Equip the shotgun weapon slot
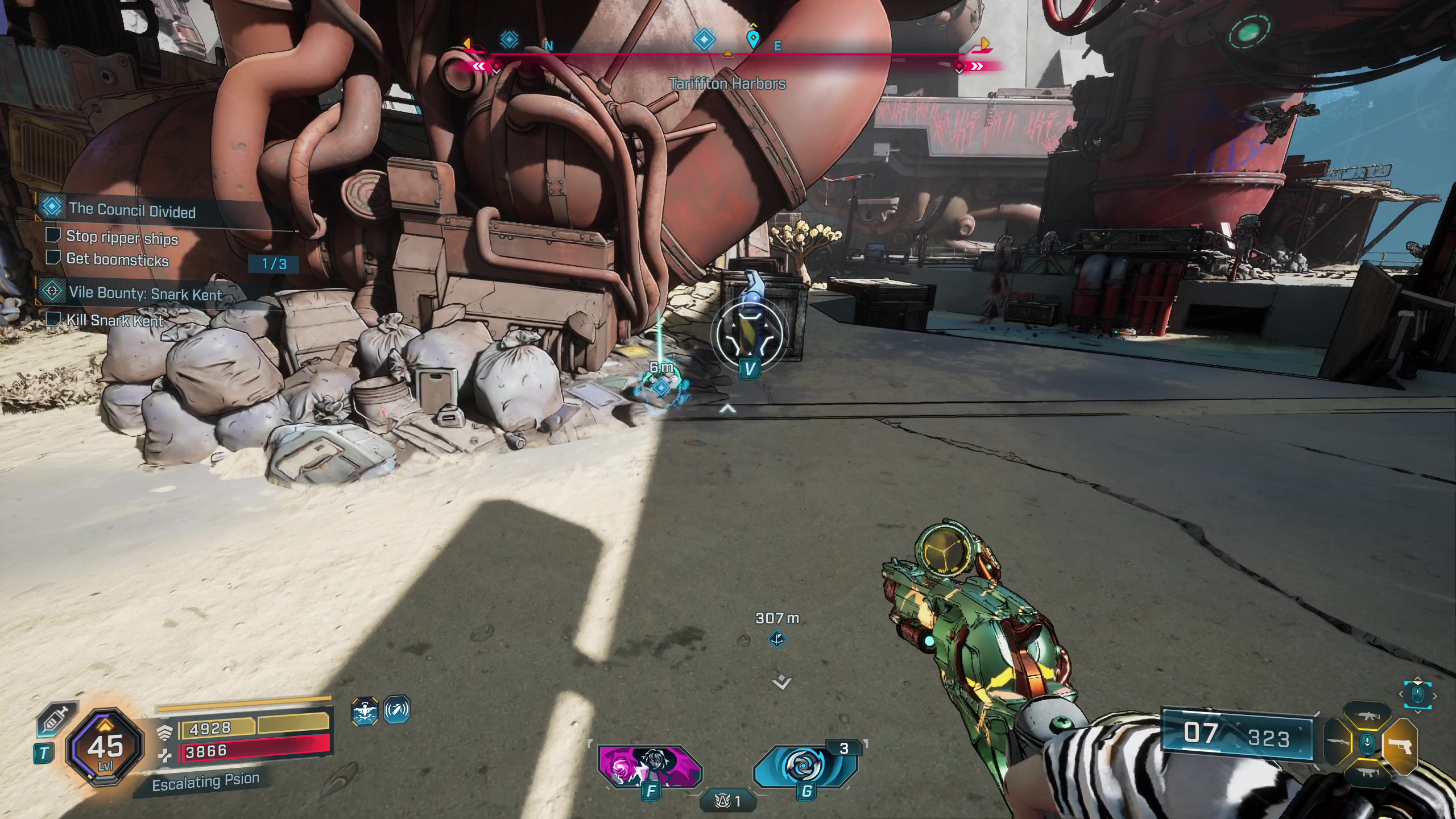 click(1338, 743)
